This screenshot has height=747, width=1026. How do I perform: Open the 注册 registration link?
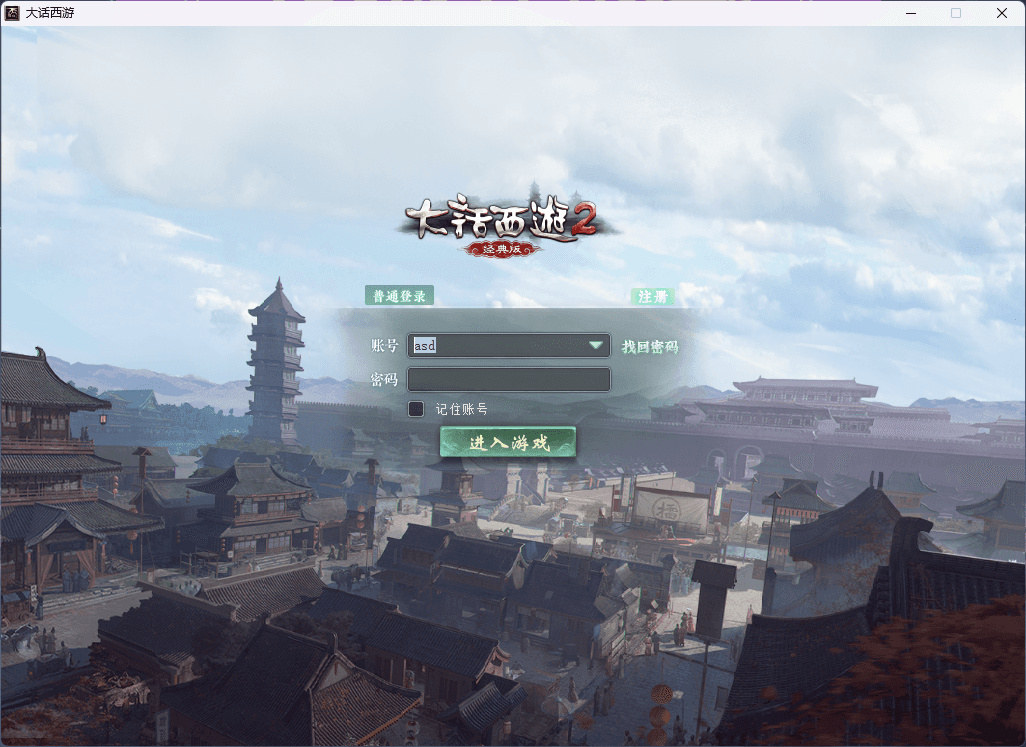click(653, 297)
